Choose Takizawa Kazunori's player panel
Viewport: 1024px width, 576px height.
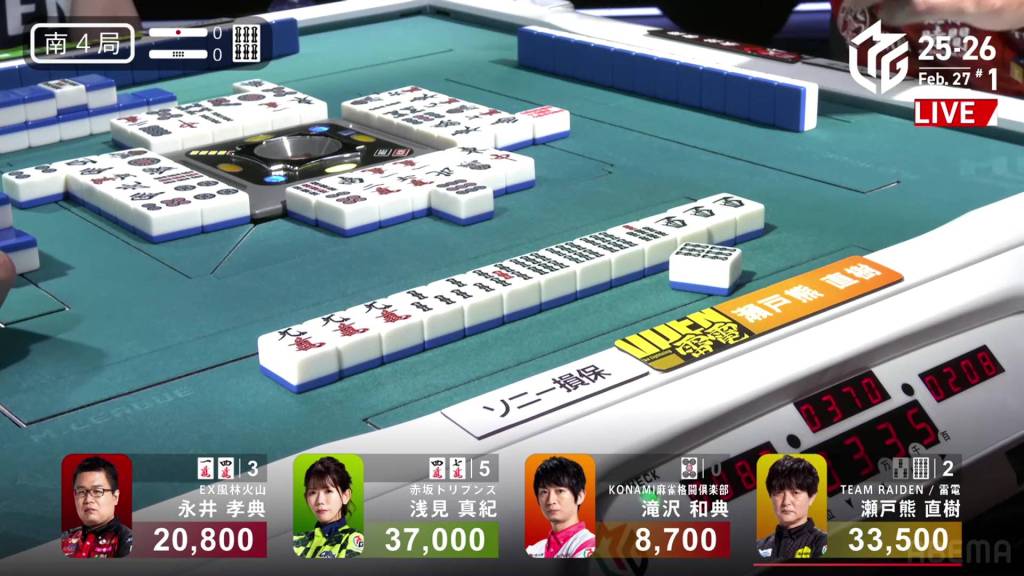[x=627, y=506]
